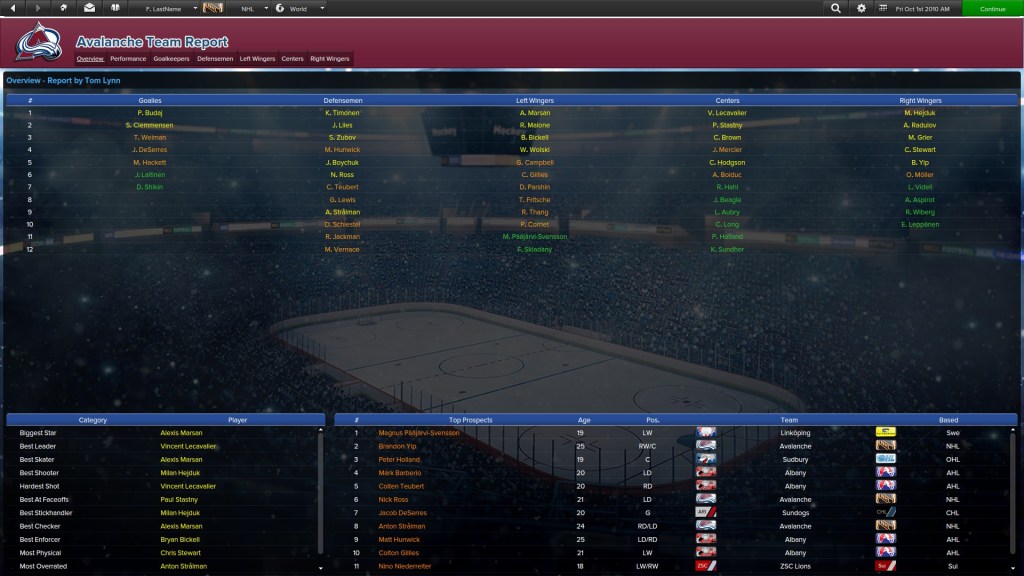The width and height of the screenshot is (1024, 576).
Task: View the Right Wingers tab
Action: (330, 59)
